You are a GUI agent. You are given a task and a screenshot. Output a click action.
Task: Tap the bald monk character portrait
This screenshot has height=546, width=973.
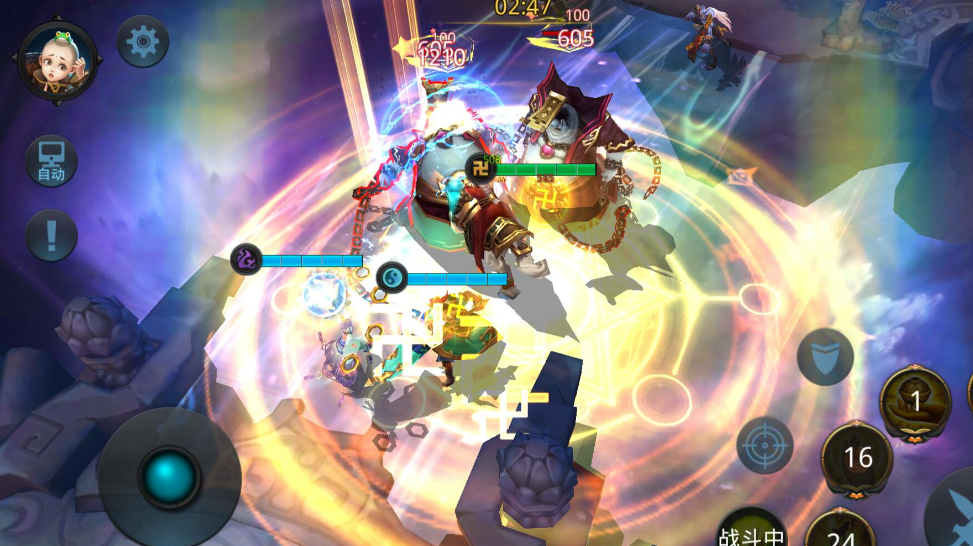pyautogui.click(x=57, y=60)
